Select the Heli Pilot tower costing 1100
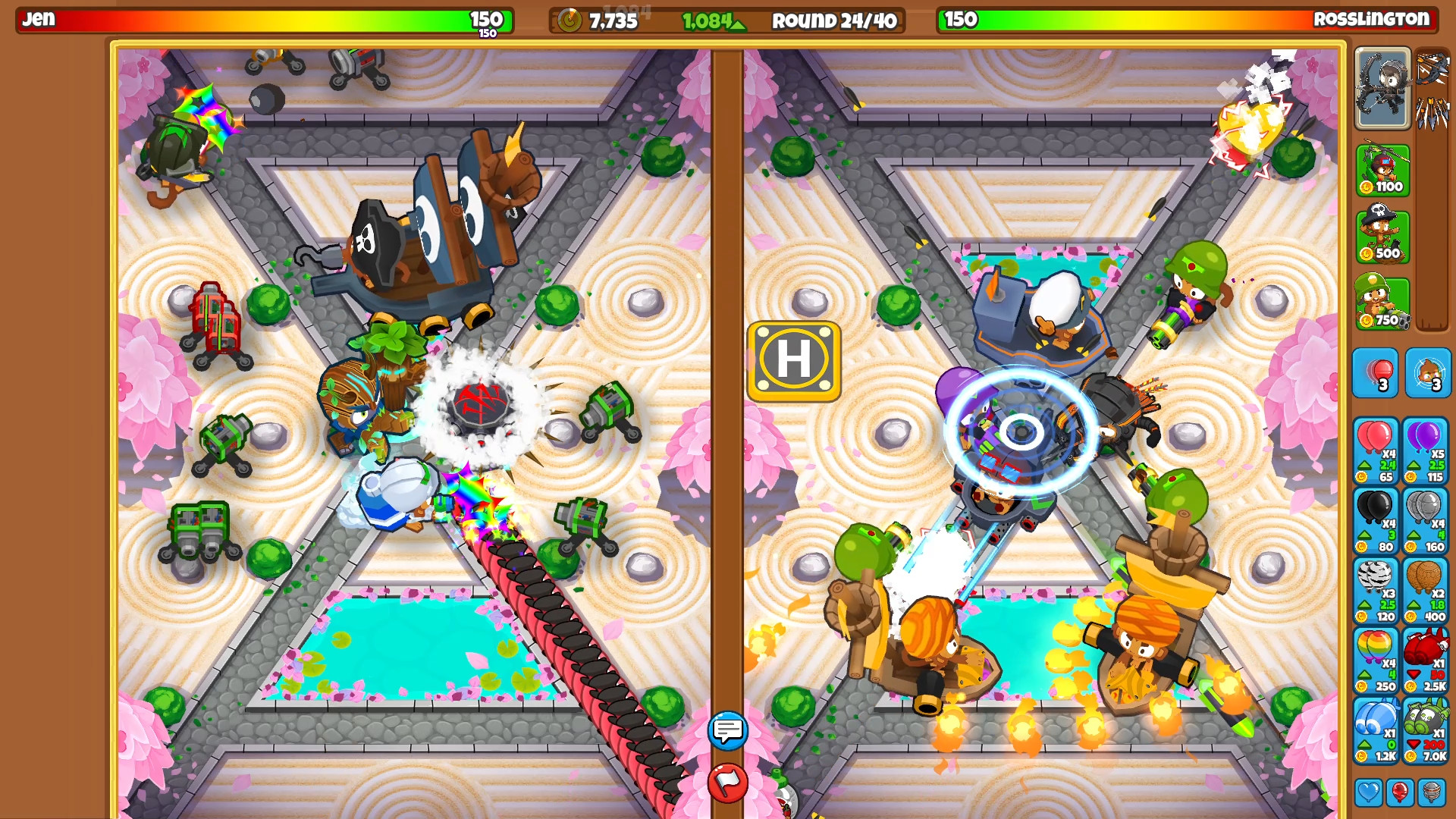This screenshot has height=819, width=1456. point(1382,172)
